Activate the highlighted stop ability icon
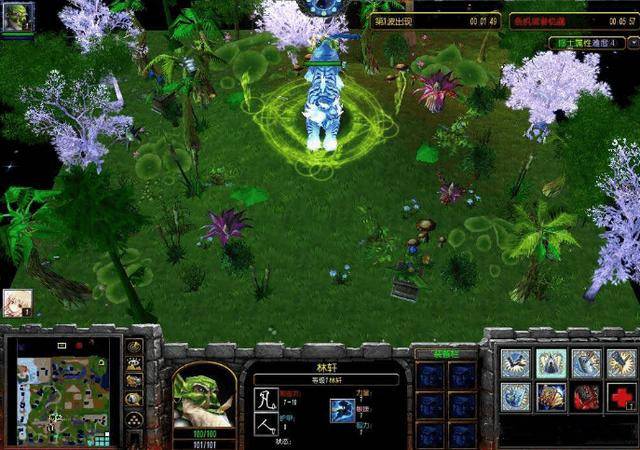The image size is (640, 450). pos(551,363)
